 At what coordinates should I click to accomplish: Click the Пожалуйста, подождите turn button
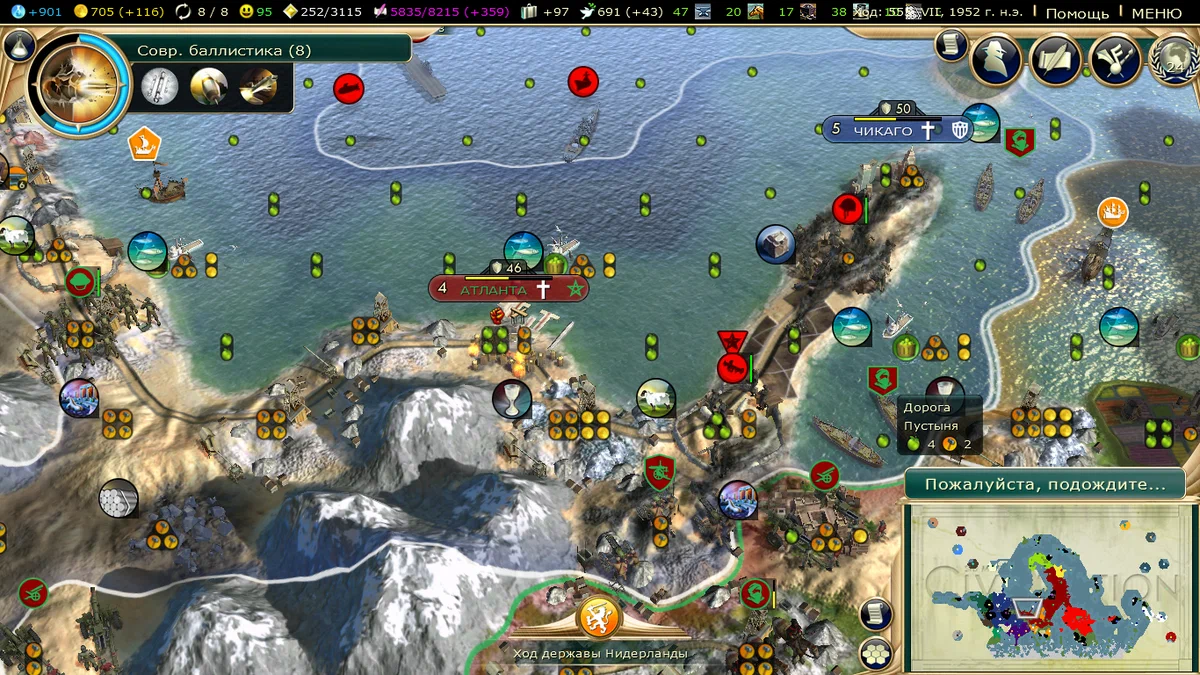[1044, 484]
